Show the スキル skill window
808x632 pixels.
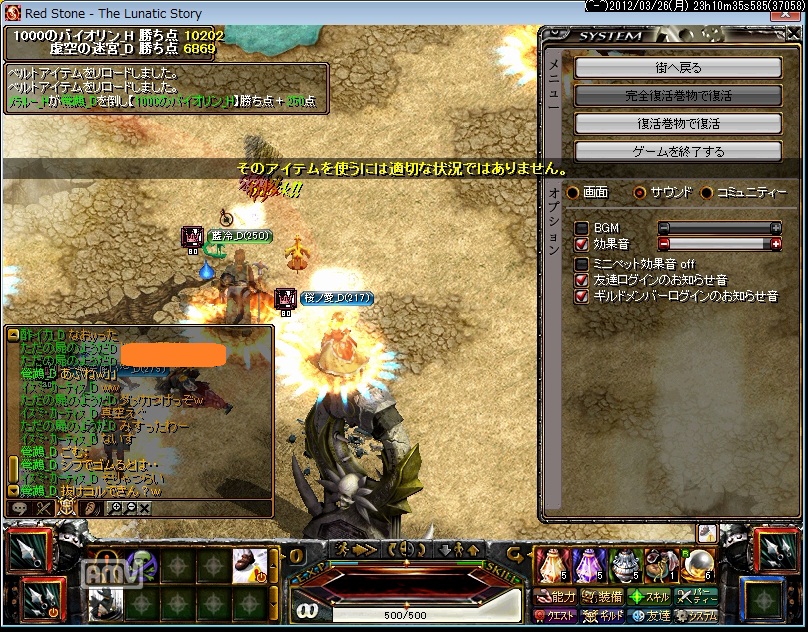(649, 597)
